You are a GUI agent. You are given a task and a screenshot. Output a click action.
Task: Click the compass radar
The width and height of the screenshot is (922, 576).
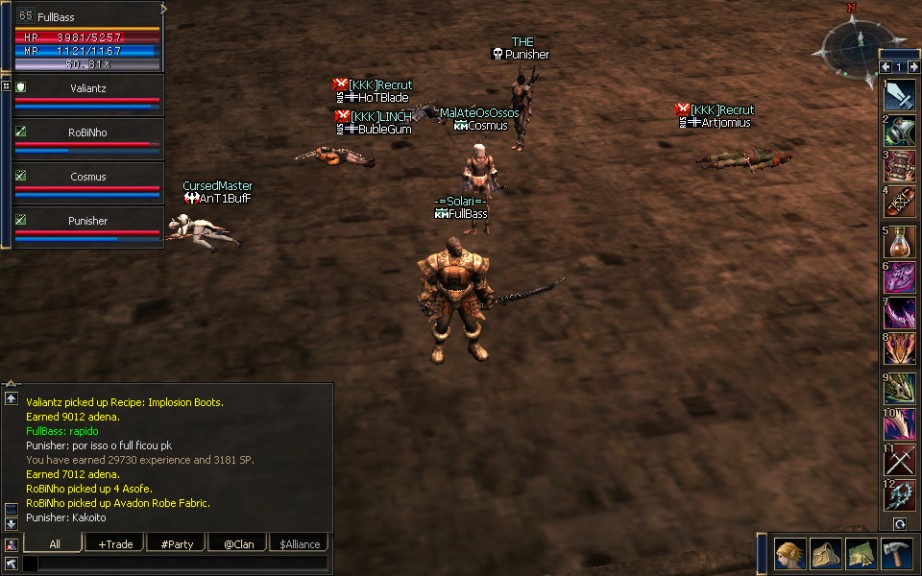(x=851, y=42)
